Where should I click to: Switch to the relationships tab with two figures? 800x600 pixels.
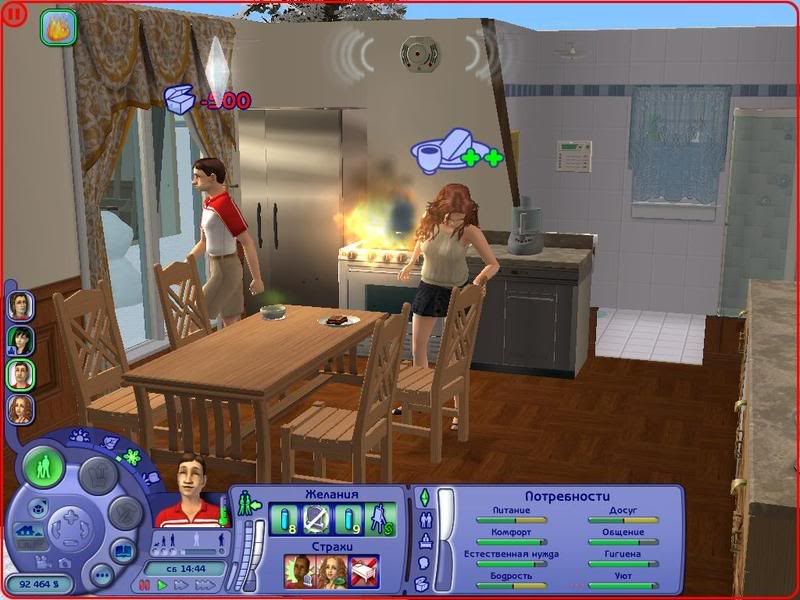click(423, 520)
